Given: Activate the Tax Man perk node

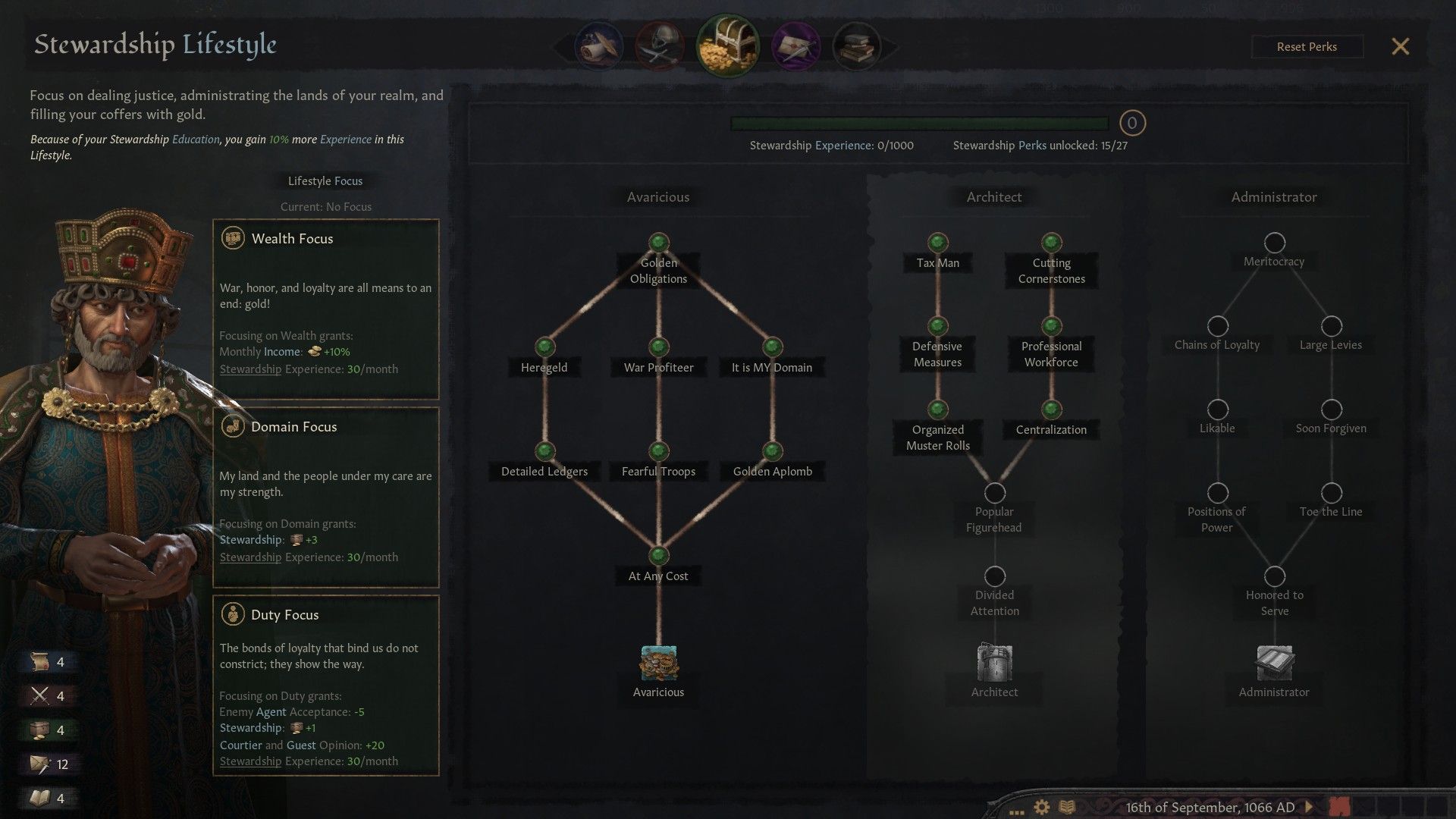Looking at the screenshot, I should coord(937,243).
